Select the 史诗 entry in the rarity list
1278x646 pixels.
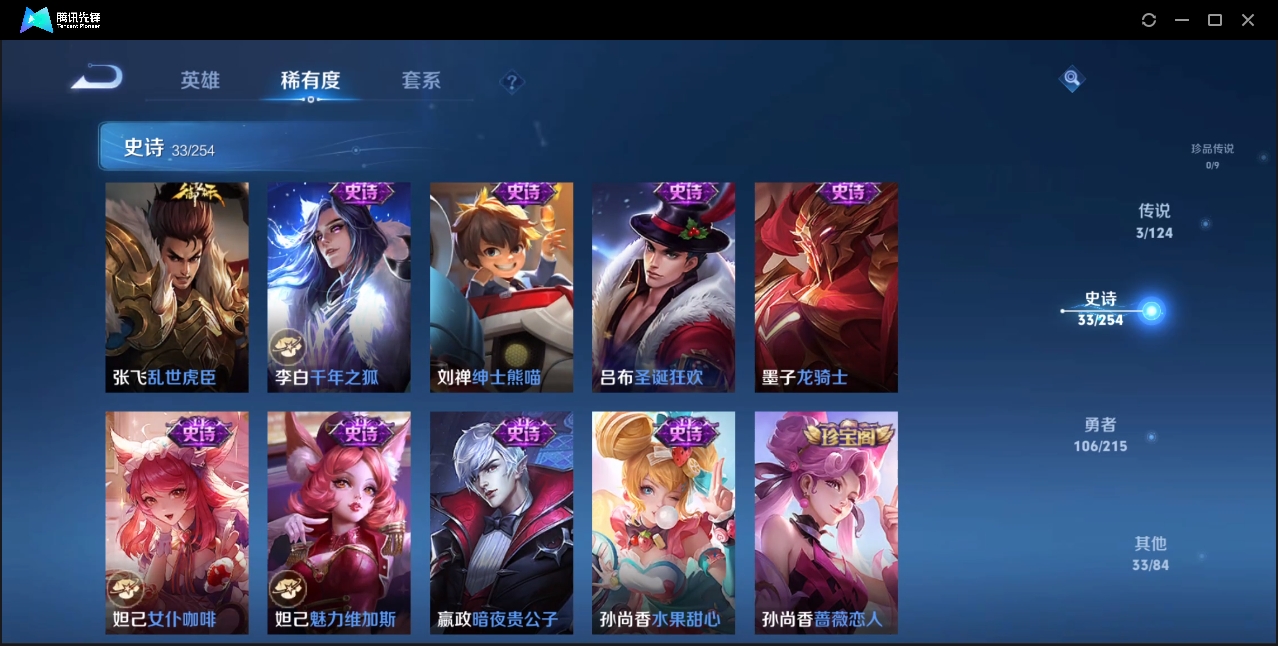point(1101,309)
